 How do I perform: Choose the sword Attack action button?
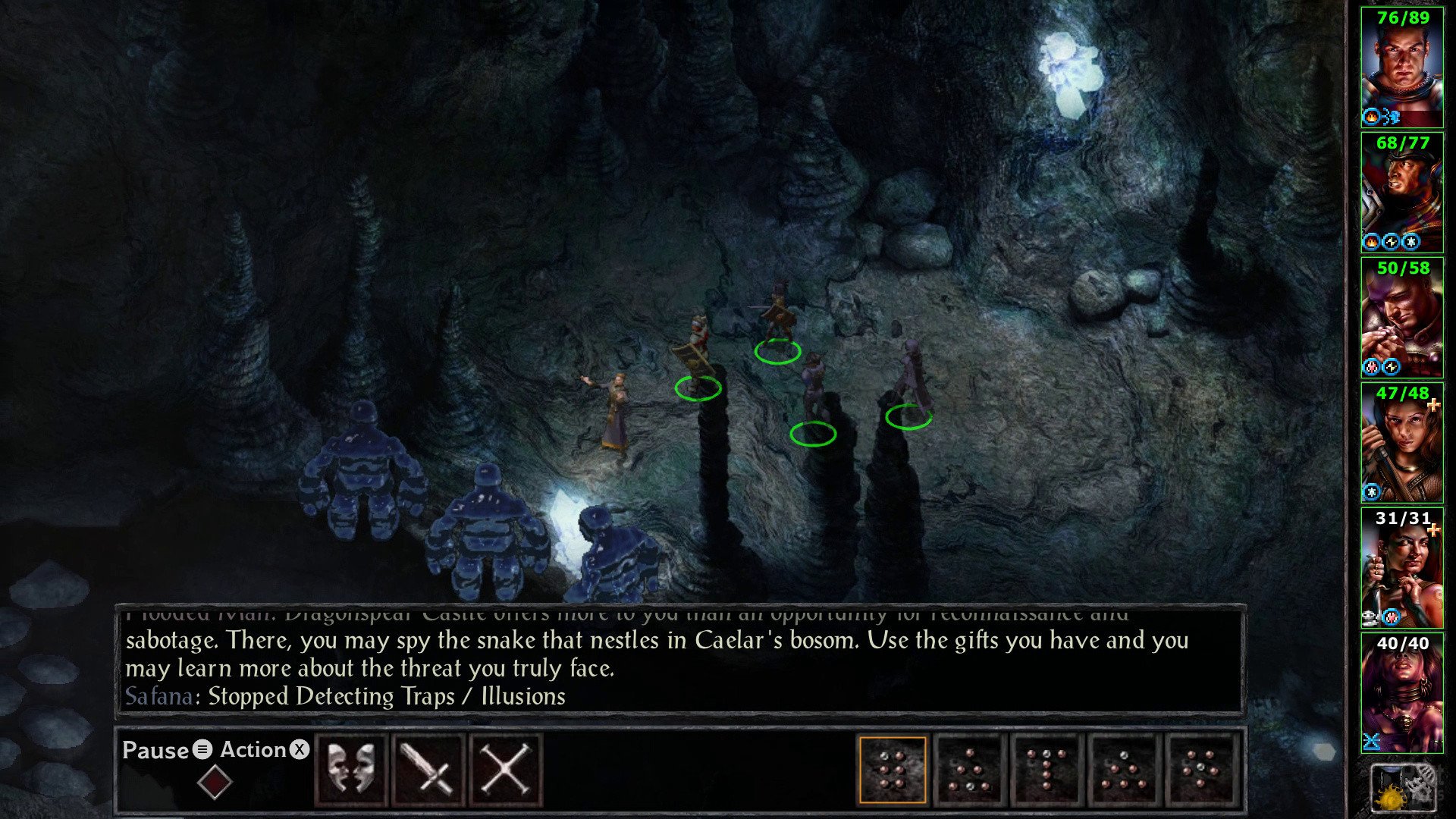click(428, 769)
